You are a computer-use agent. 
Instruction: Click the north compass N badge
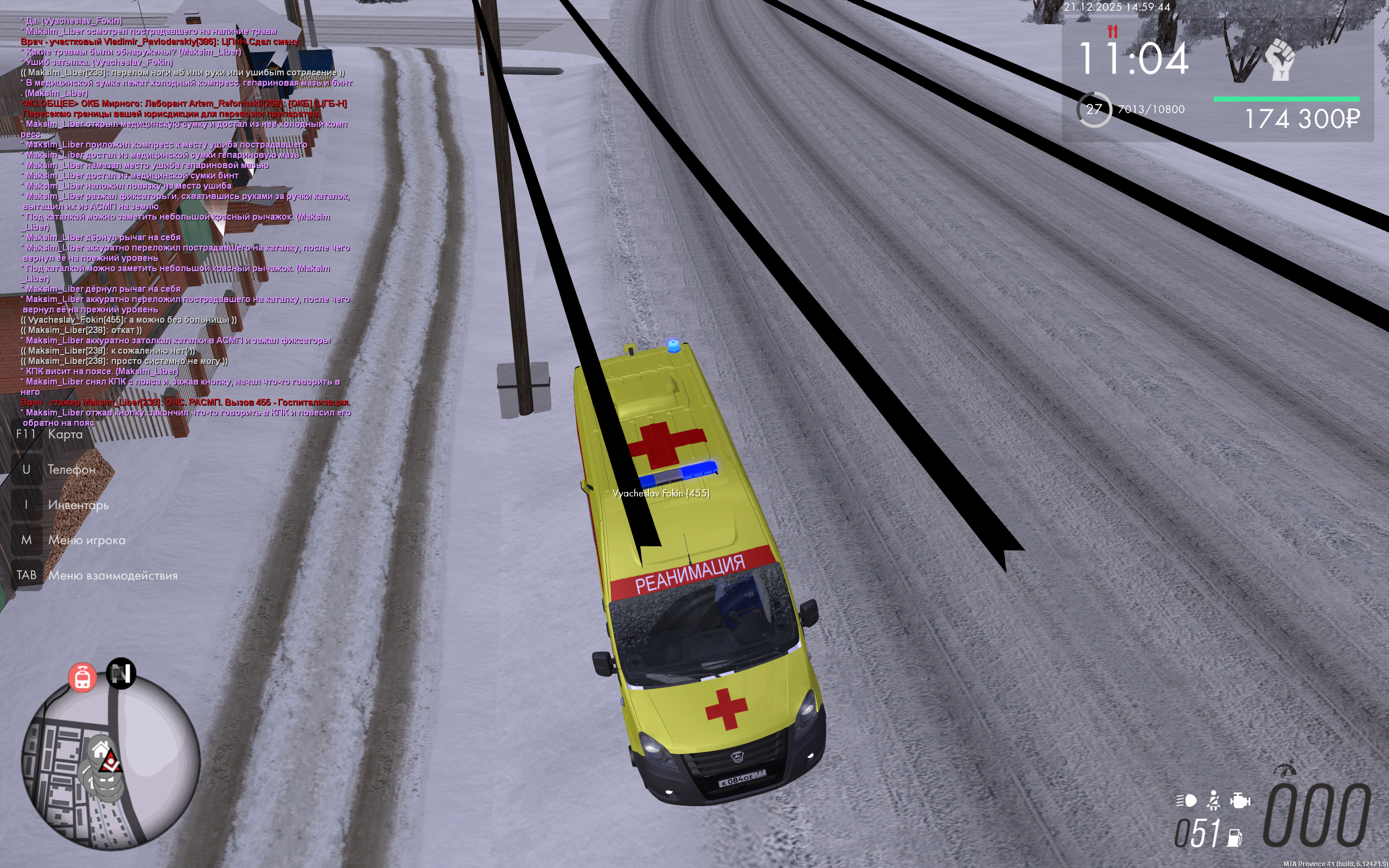(121, 673)
